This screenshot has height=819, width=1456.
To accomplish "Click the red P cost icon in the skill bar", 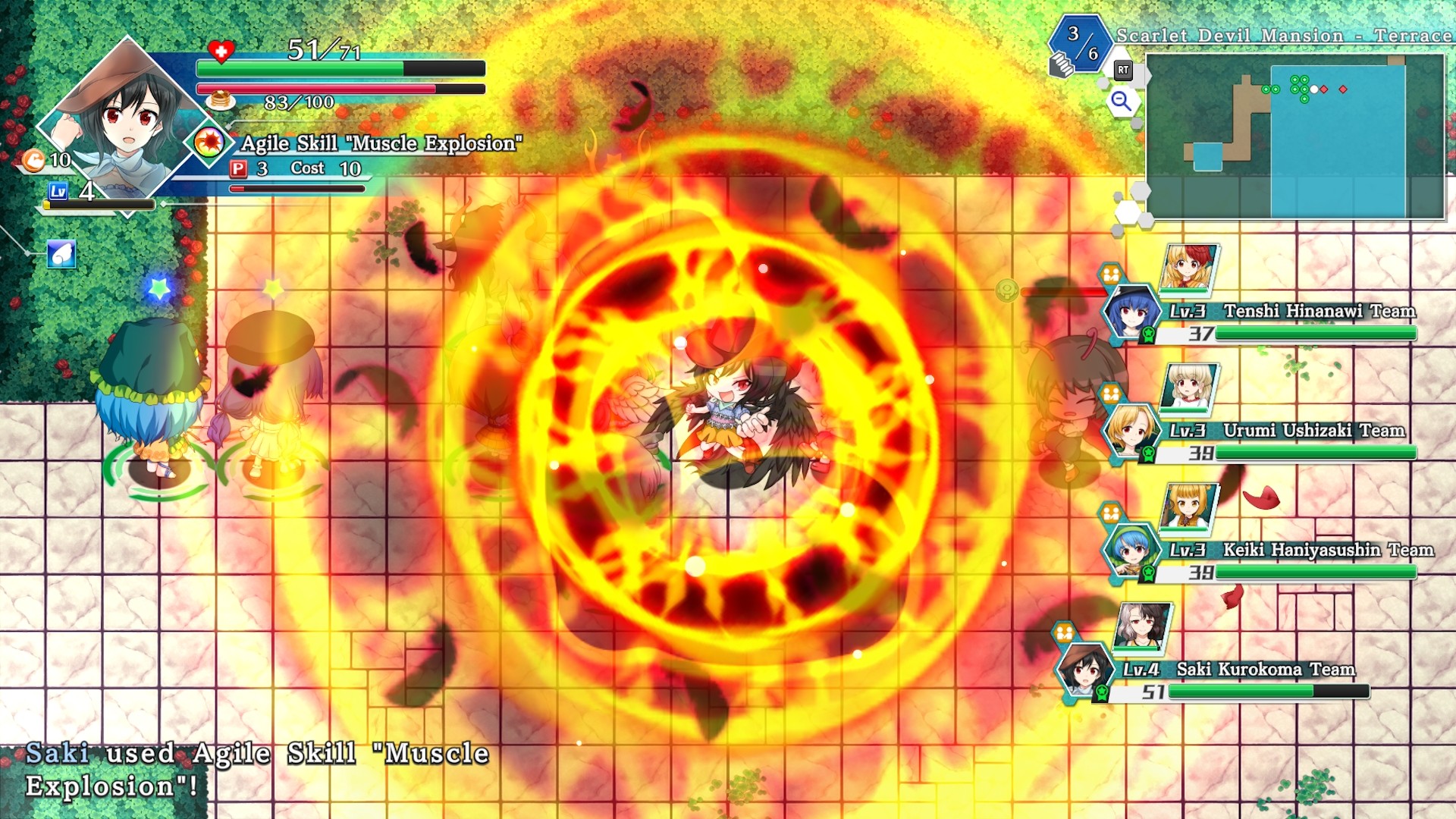I will (x=237, y=168).
